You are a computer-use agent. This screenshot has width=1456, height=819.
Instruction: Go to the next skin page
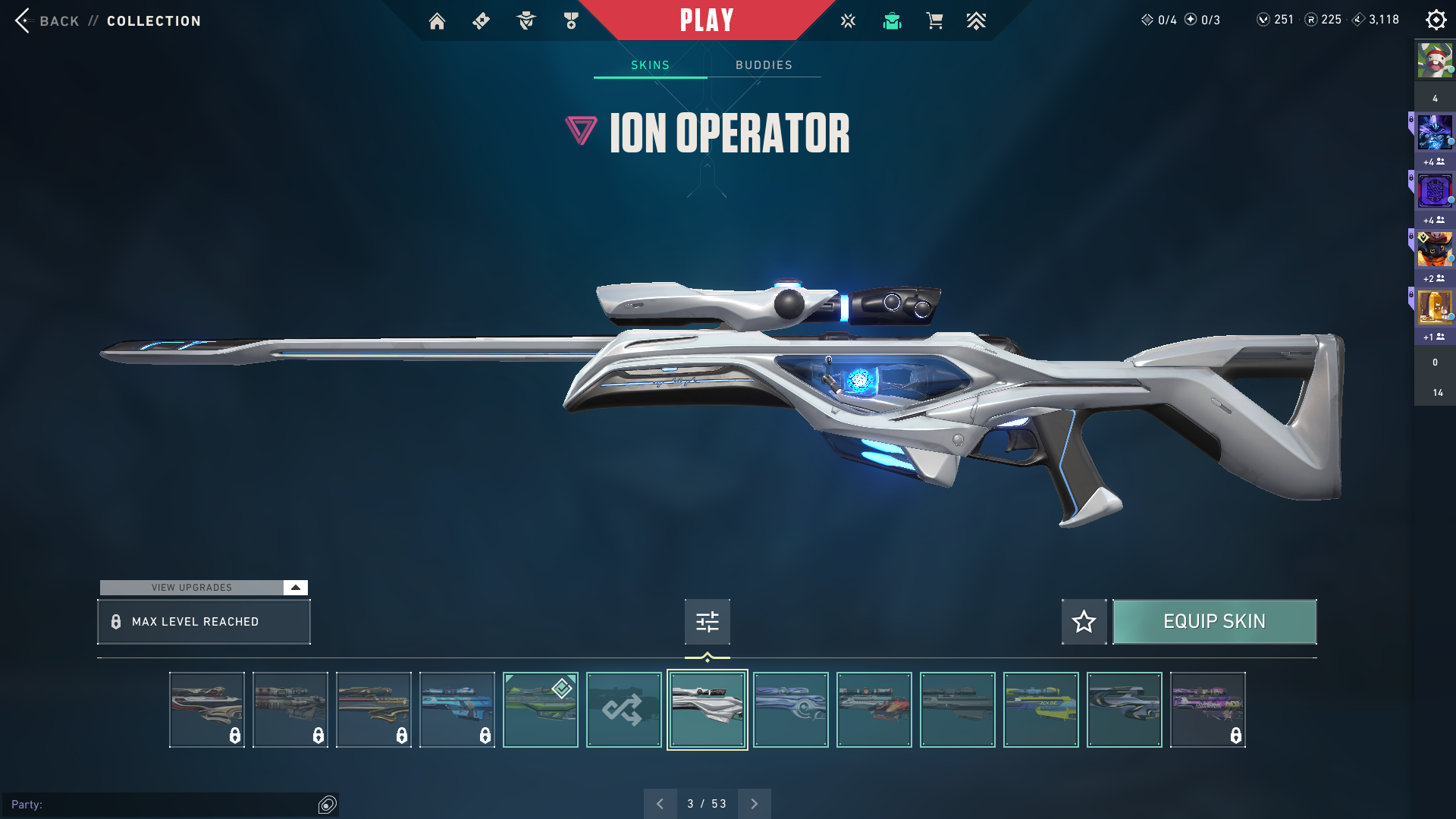[x=754, y=804]
